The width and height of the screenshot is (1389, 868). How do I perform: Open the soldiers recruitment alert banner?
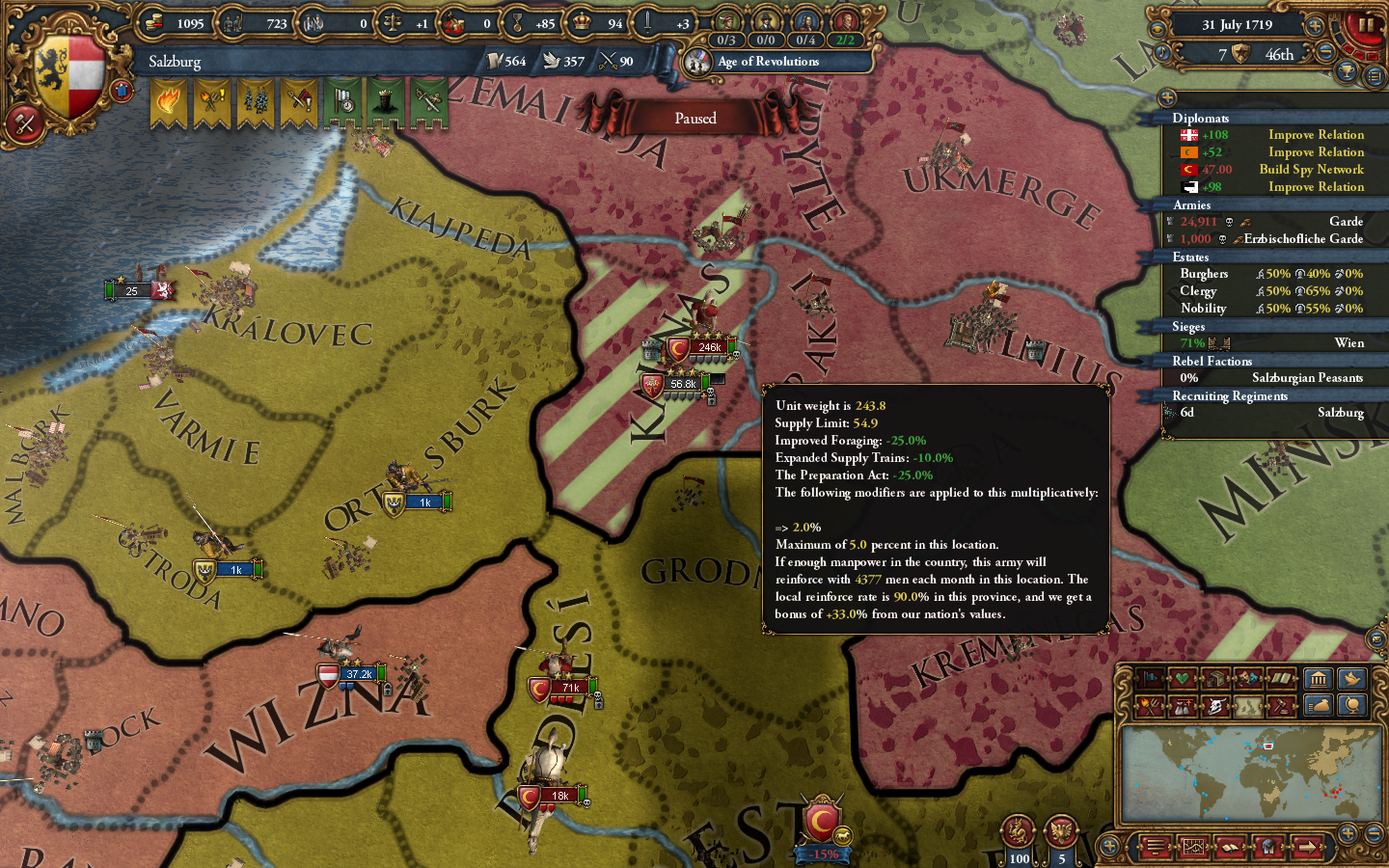pyautogui.click(x=255, y=101)
